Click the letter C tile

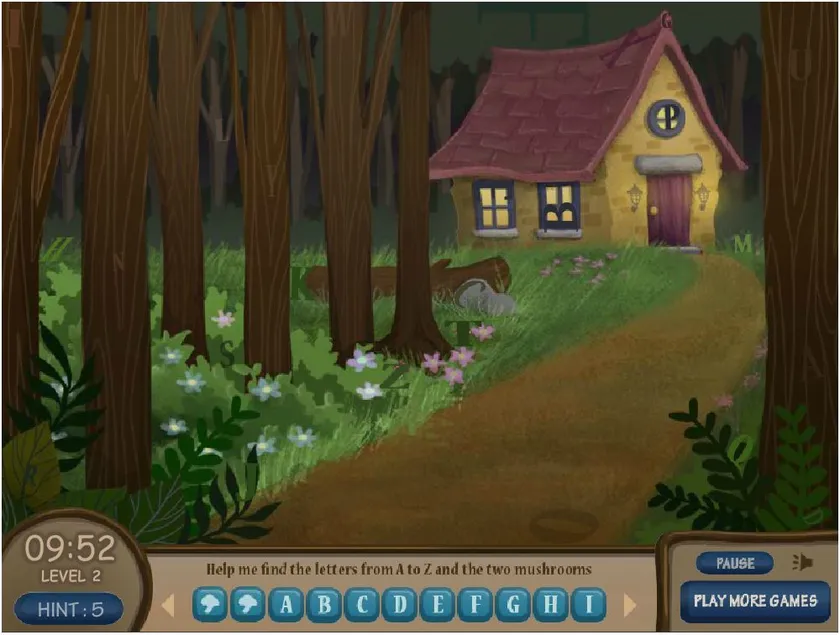[x=362, y=604]
